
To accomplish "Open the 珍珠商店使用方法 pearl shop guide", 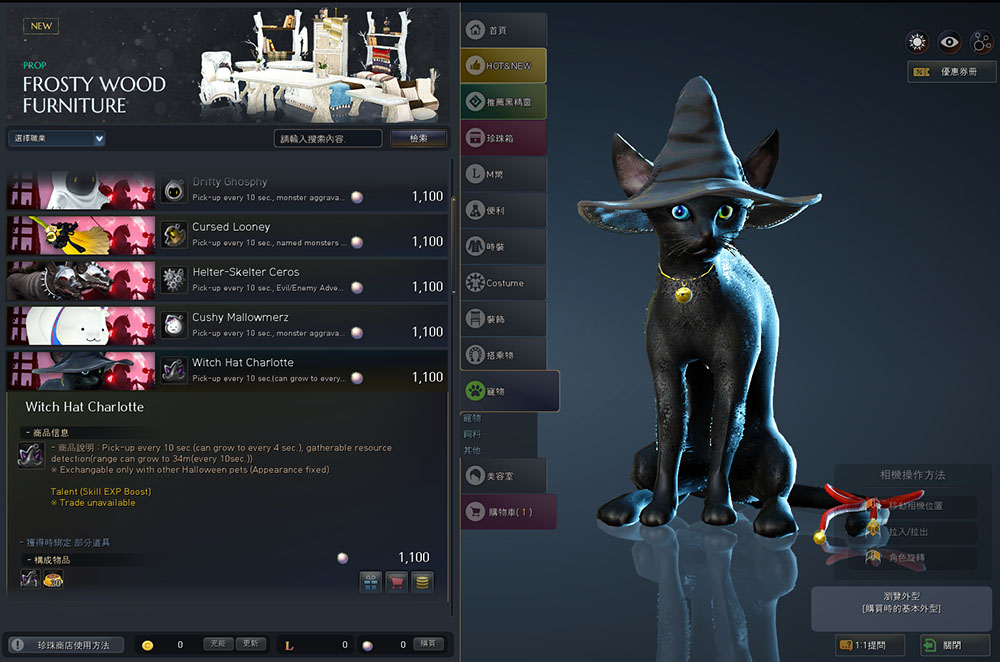I will 65,645.
